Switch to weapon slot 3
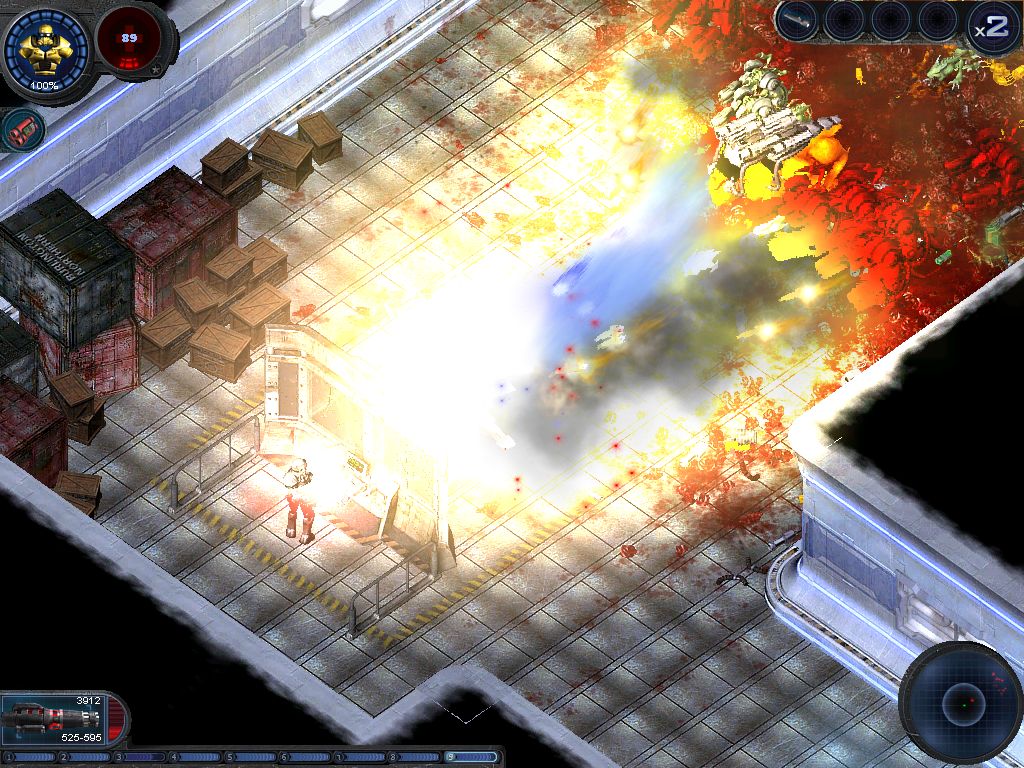This screenshot has height=768, width=1024. click(141, 757)
